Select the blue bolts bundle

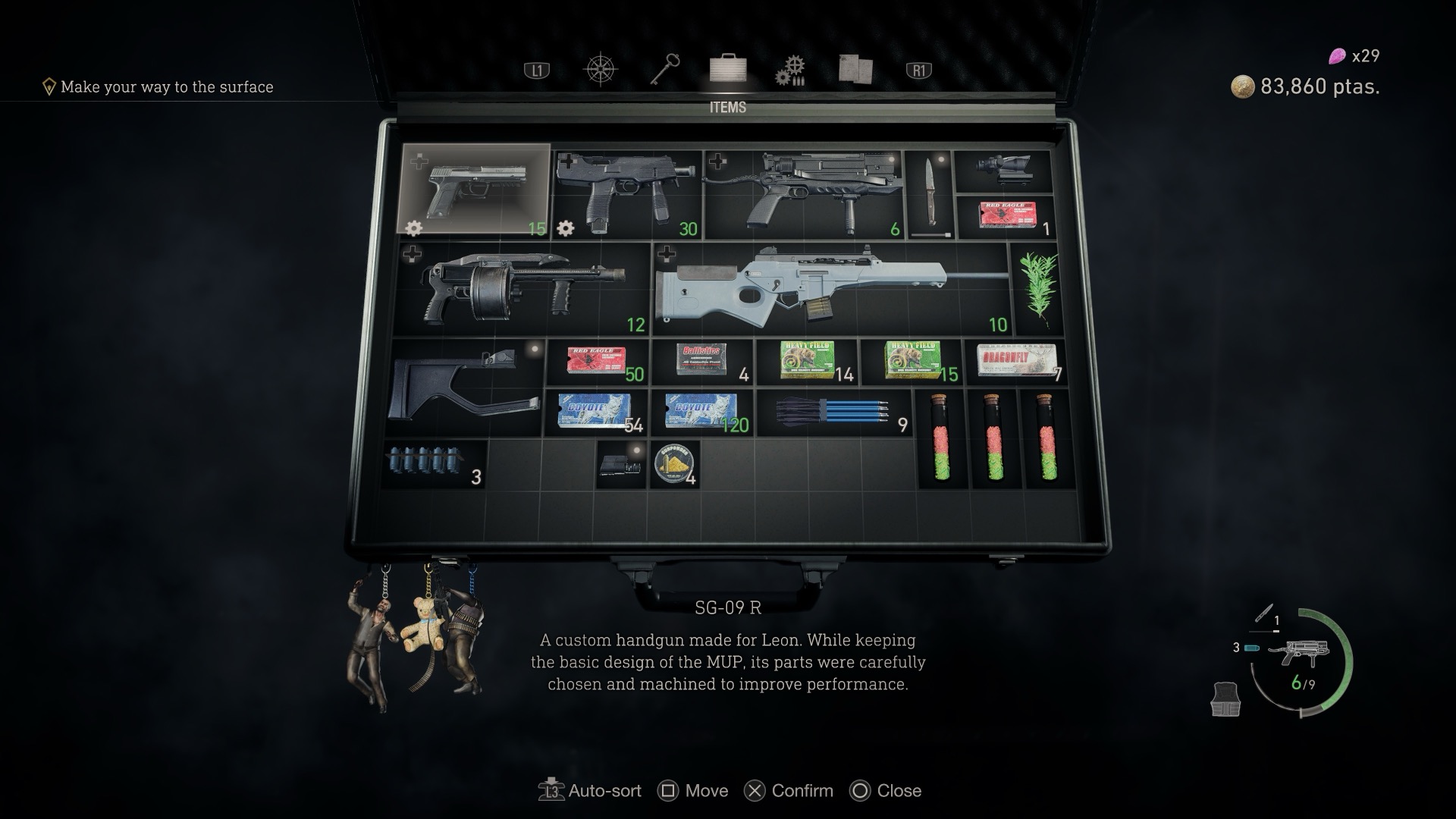[833, 413]
